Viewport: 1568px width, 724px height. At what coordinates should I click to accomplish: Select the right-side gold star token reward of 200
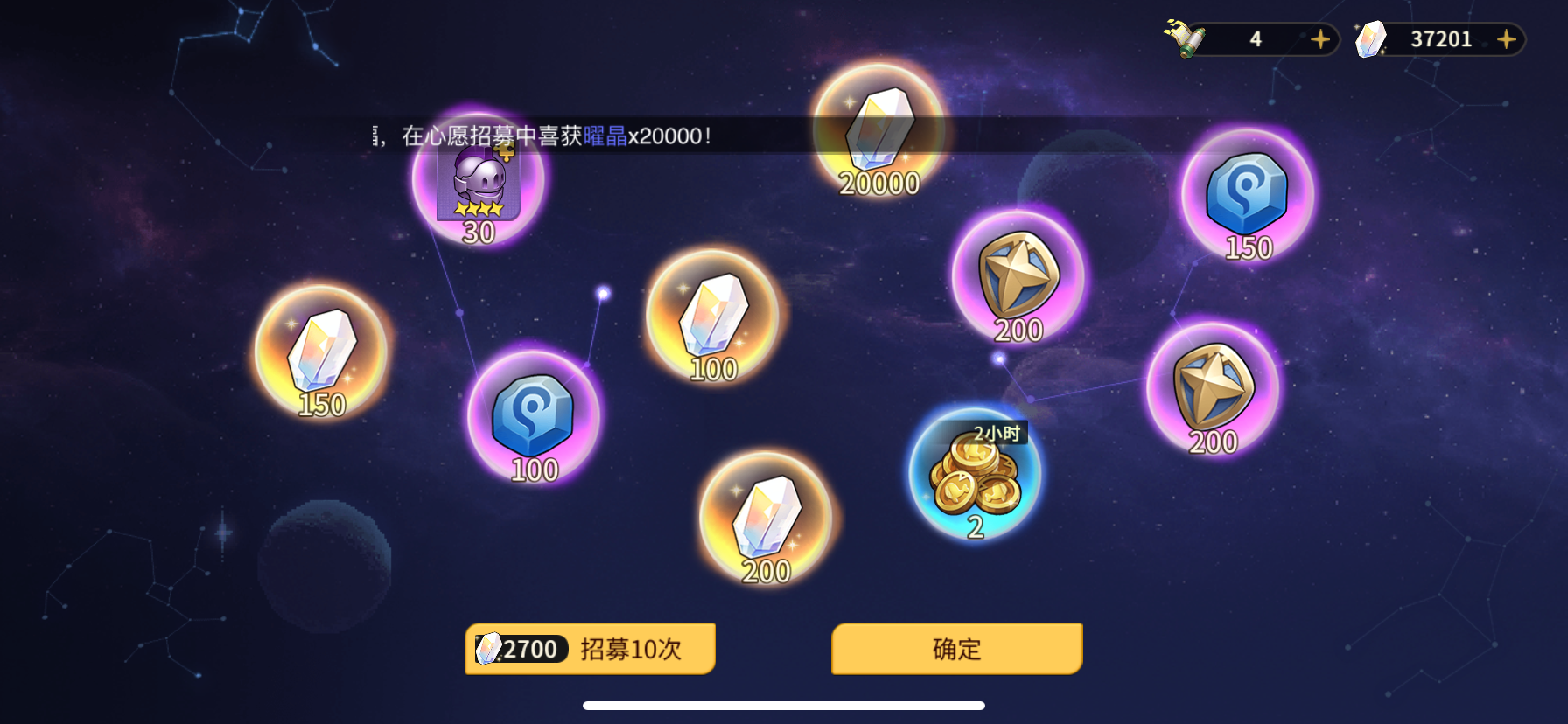coord(1214,389)
